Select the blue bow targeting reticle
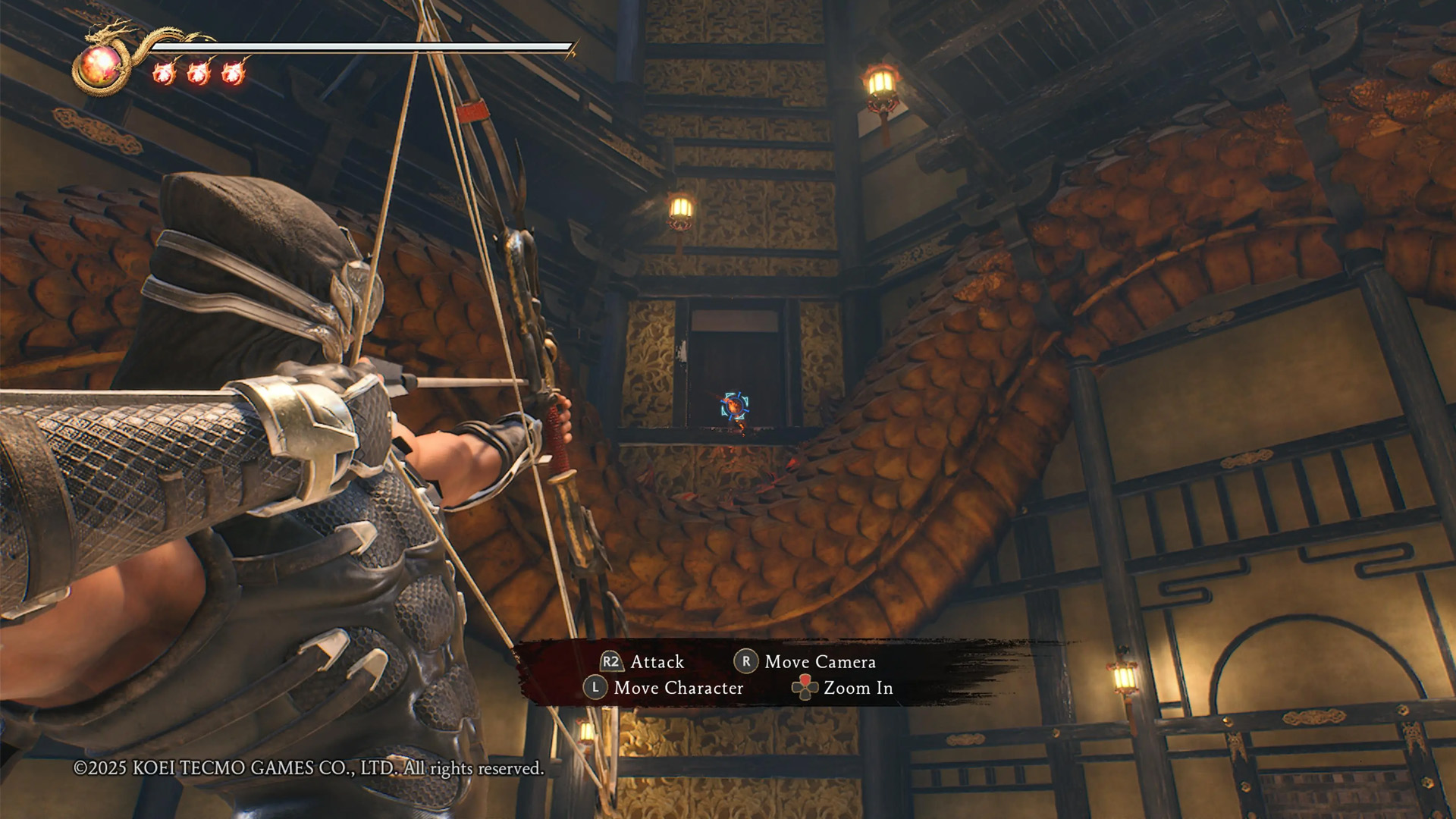Screen dimensions: 1456x819 point(734,406)
